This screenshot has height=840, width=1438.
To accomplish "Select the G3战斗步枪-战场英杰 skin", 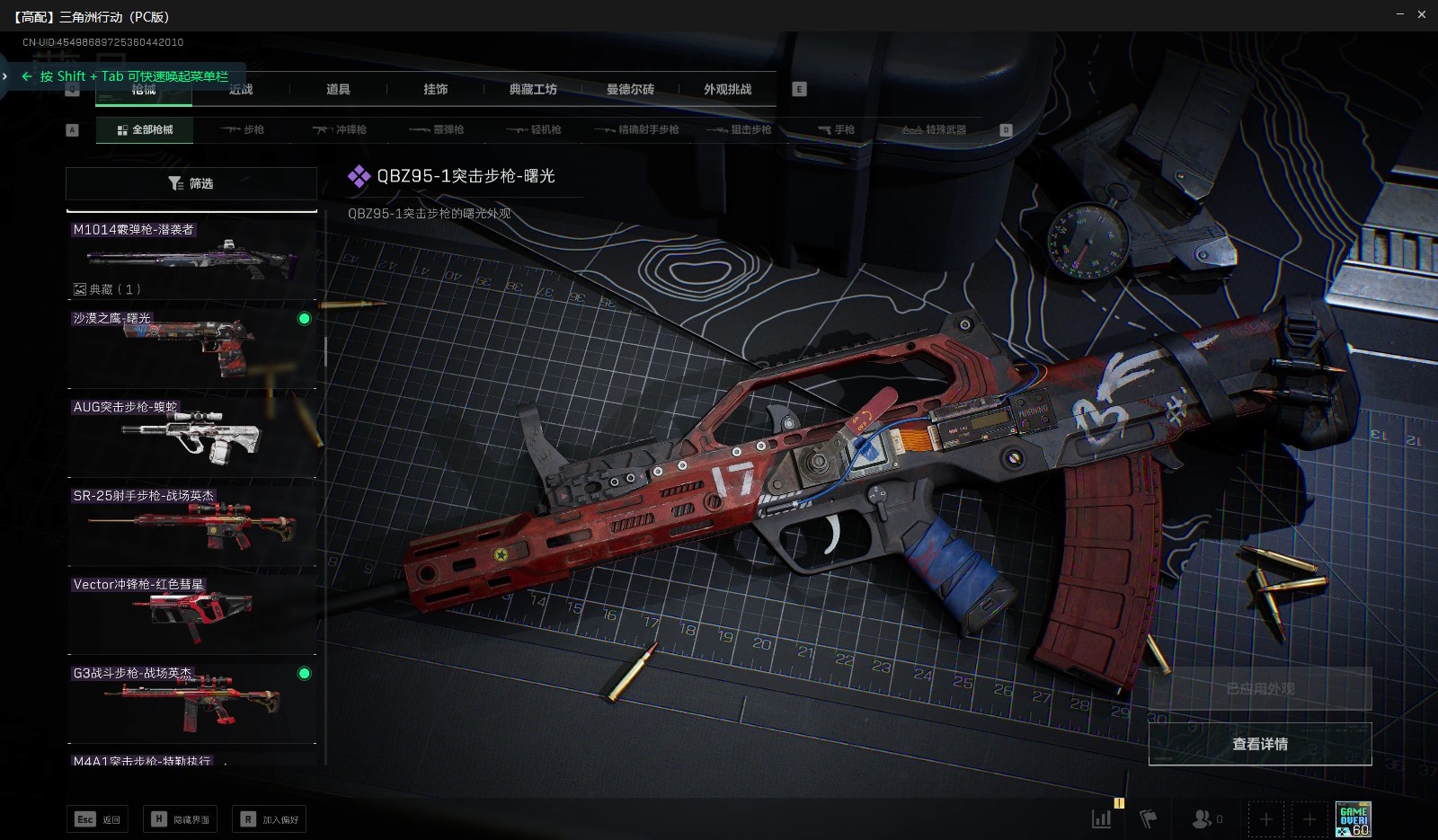I will click(191, 702).
